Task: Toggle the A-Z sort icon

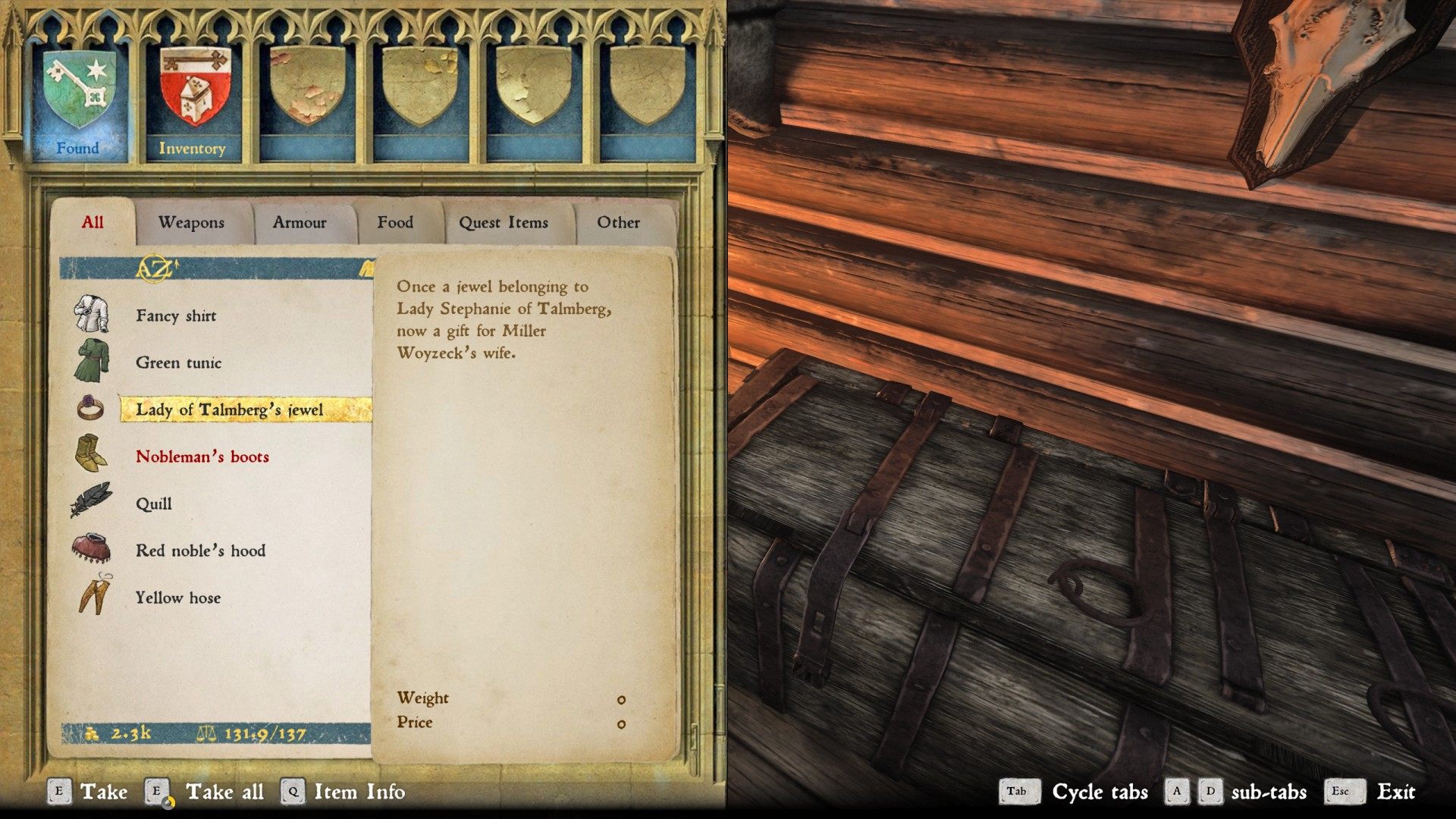Action: 155,268
